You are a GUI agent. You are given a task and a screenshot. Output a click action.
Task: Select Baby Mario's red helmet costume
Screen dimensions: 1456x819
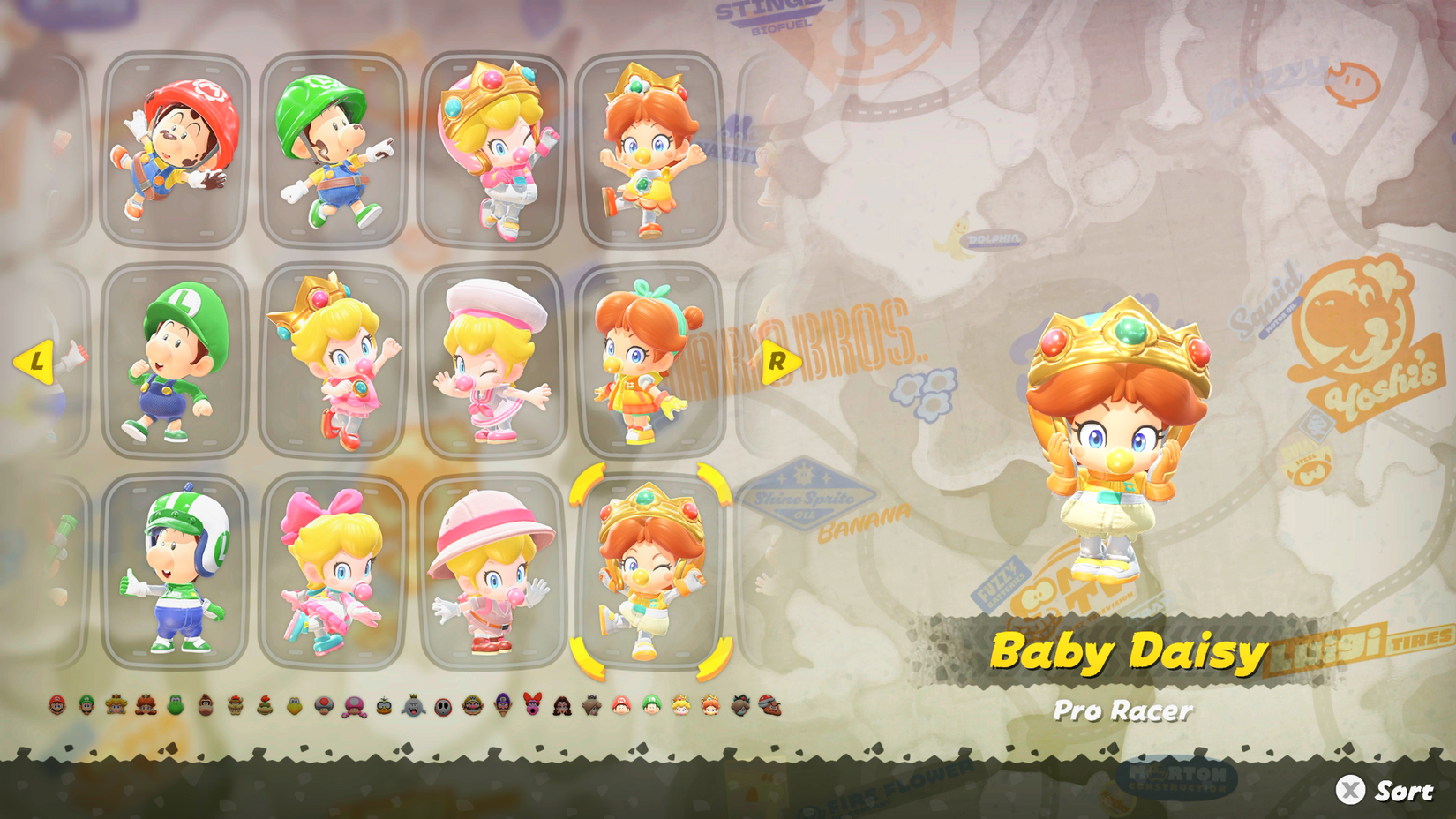176,150
